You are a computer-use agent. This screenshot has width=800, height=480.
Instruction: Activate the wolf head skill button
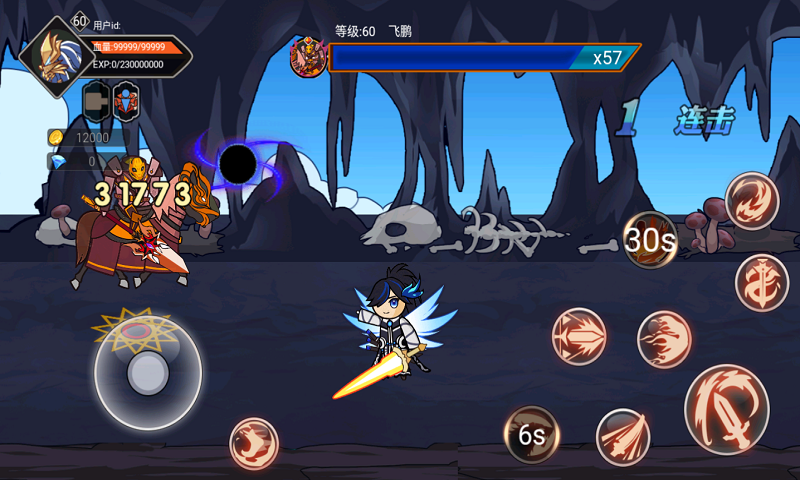254,444
